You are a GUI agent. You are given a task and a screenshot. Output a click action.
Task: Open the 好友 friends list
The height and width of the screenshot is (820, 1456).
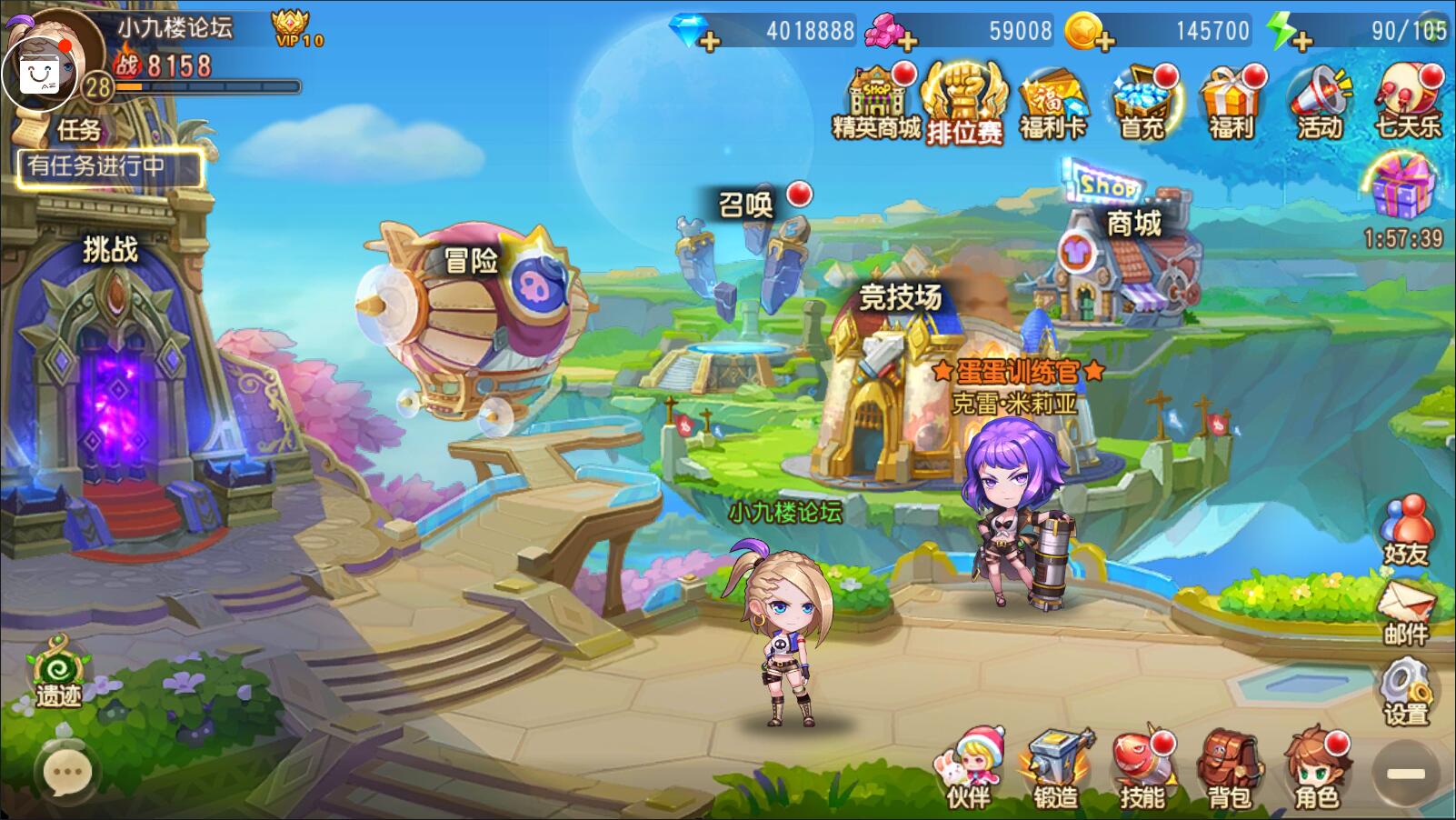1405,531
